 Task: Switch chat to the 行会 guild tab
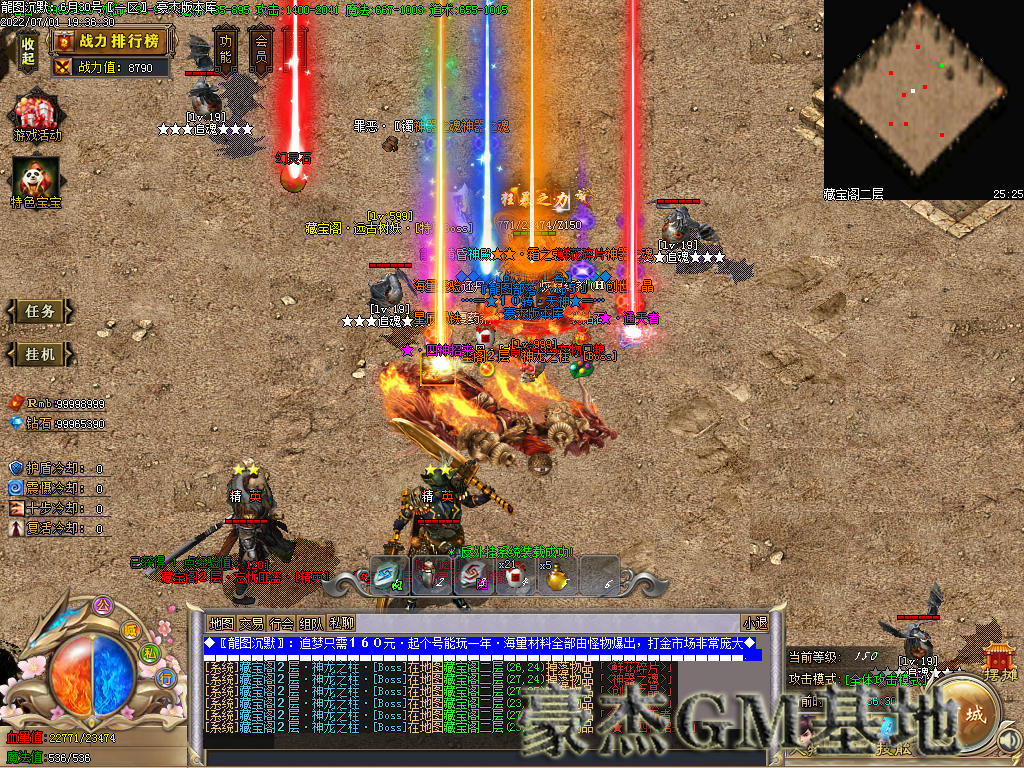click(281, 623)
